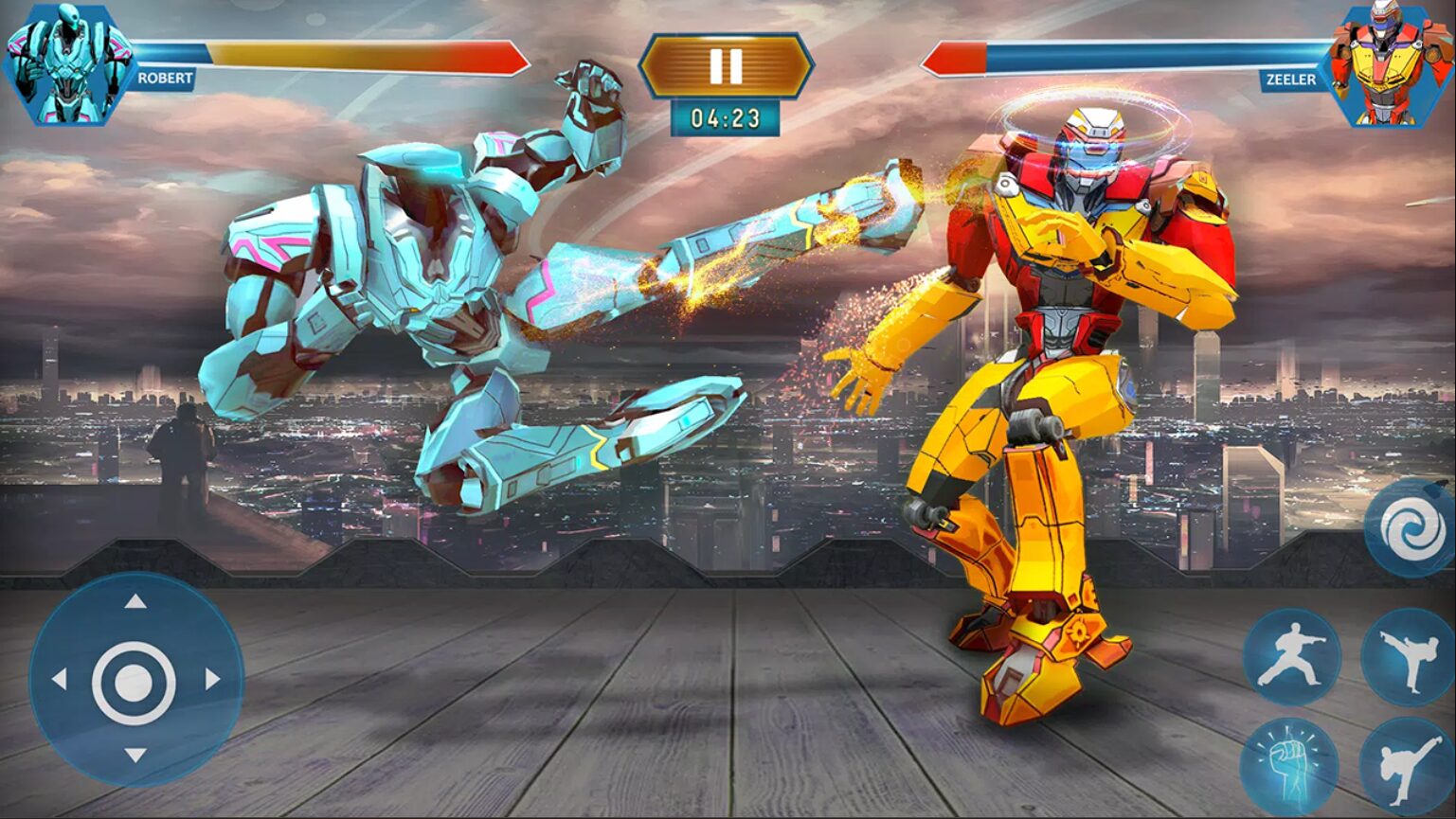Use the glowing fist power attack
Viewport: 1456px width, 819px height.
[1289, 765]
